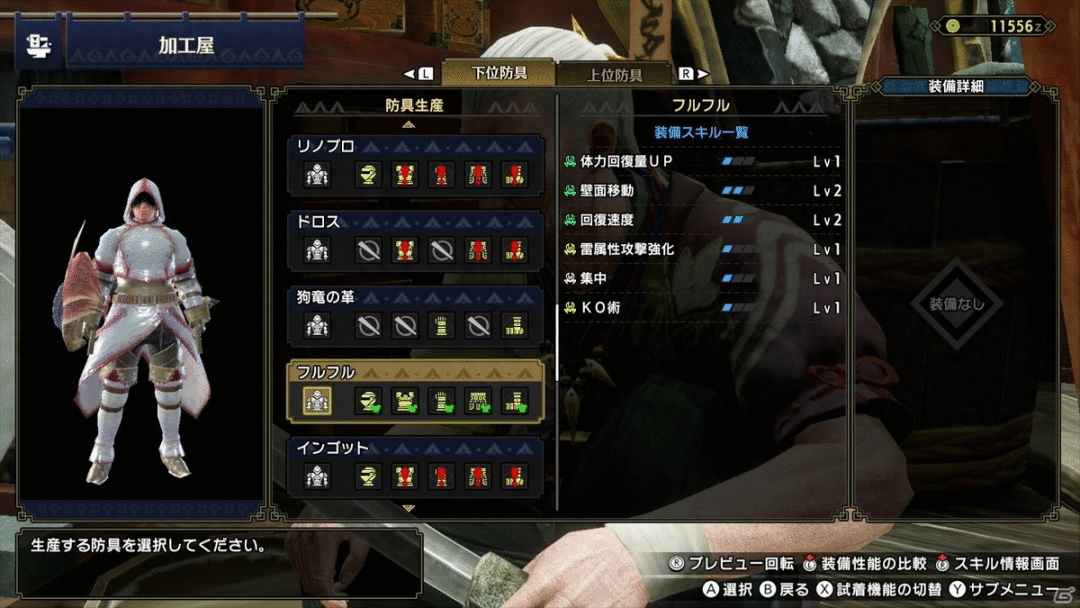
Task: Click the up arrow above the armor list
Action: point(408,125)
